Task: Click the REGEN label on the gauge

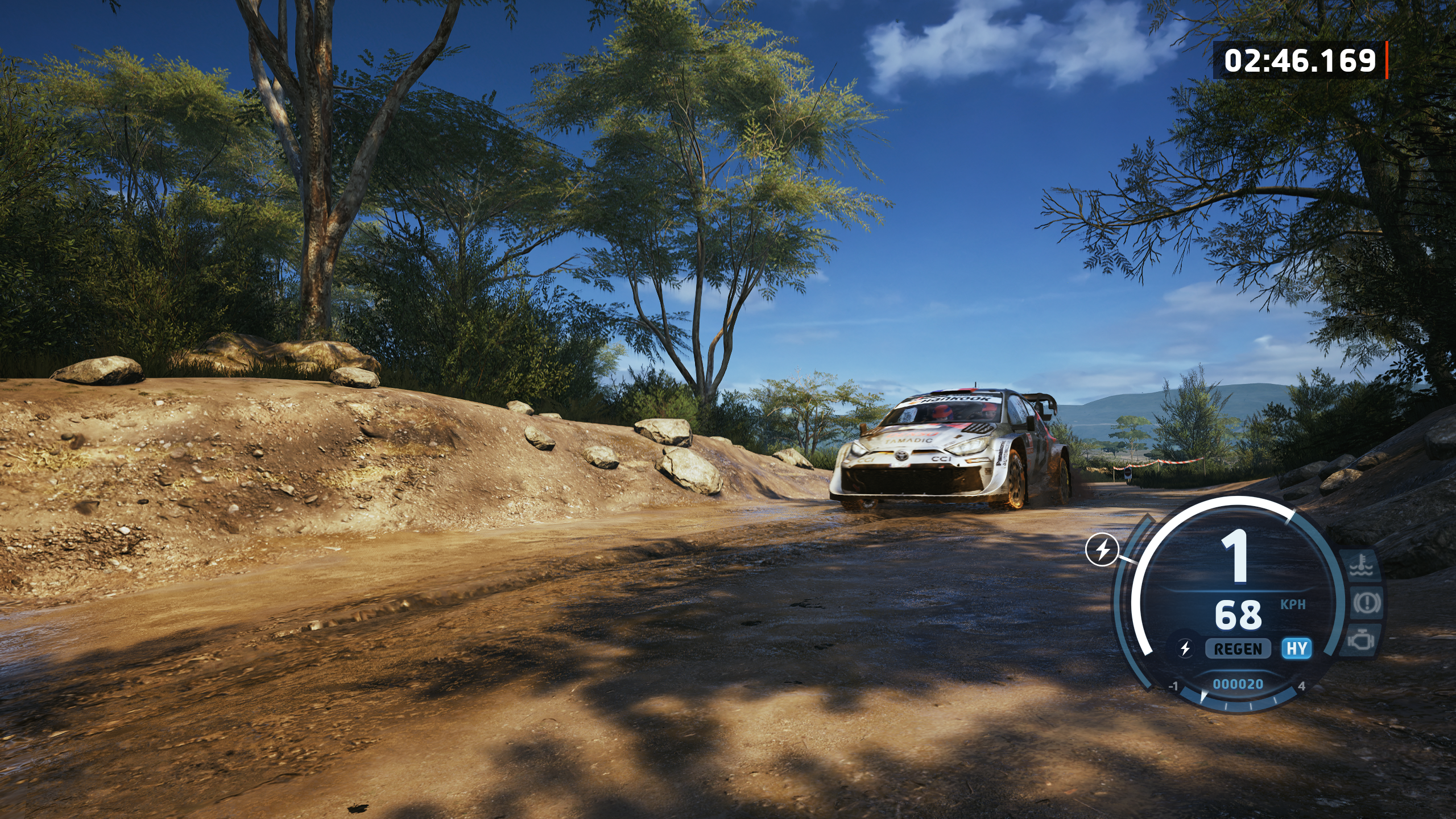Action: 1238,649
